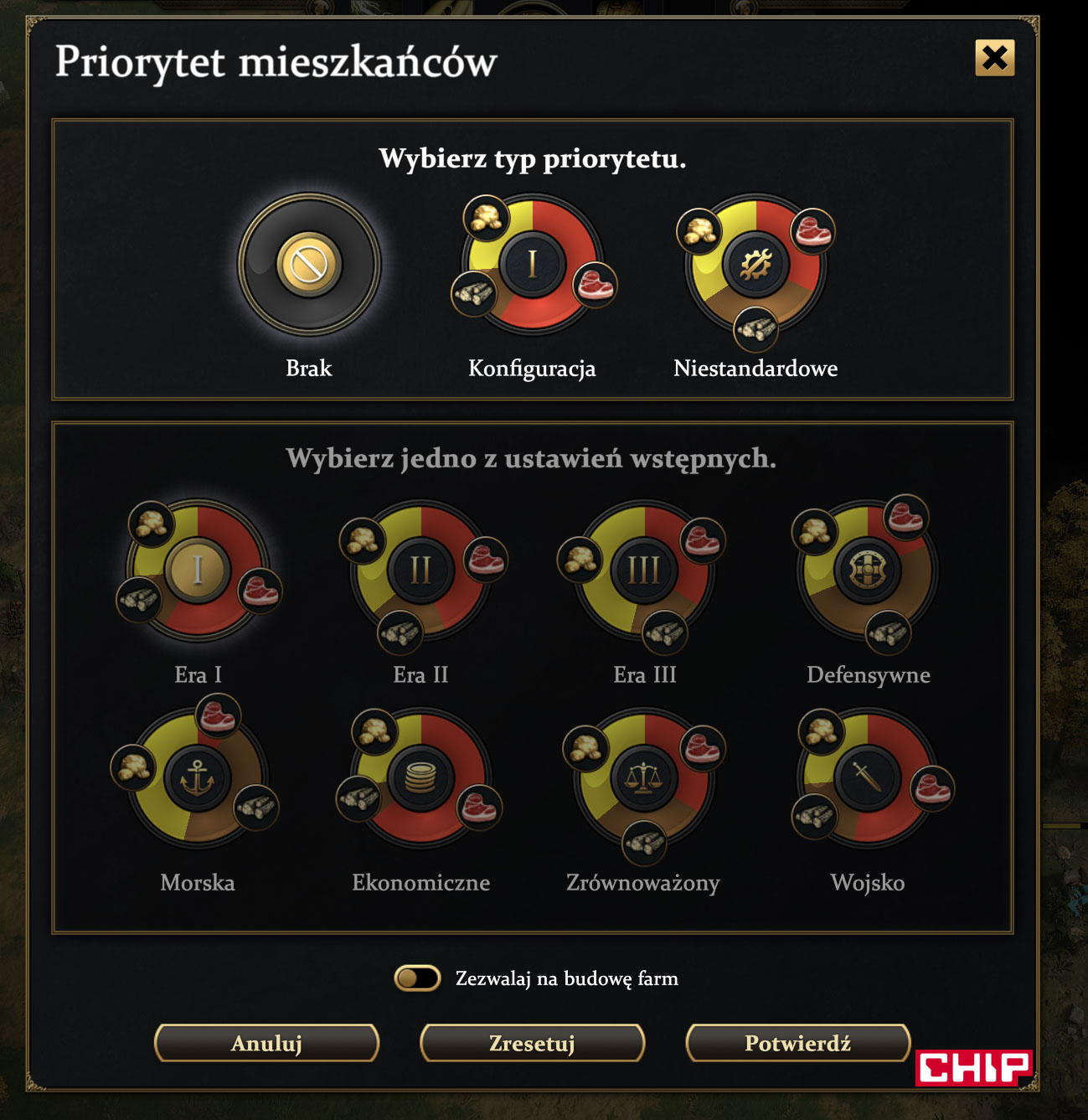The width and height of the screenshot is (1088, 1120).
Task: Reset priorities with Zresetuj
Action: 532,1043
